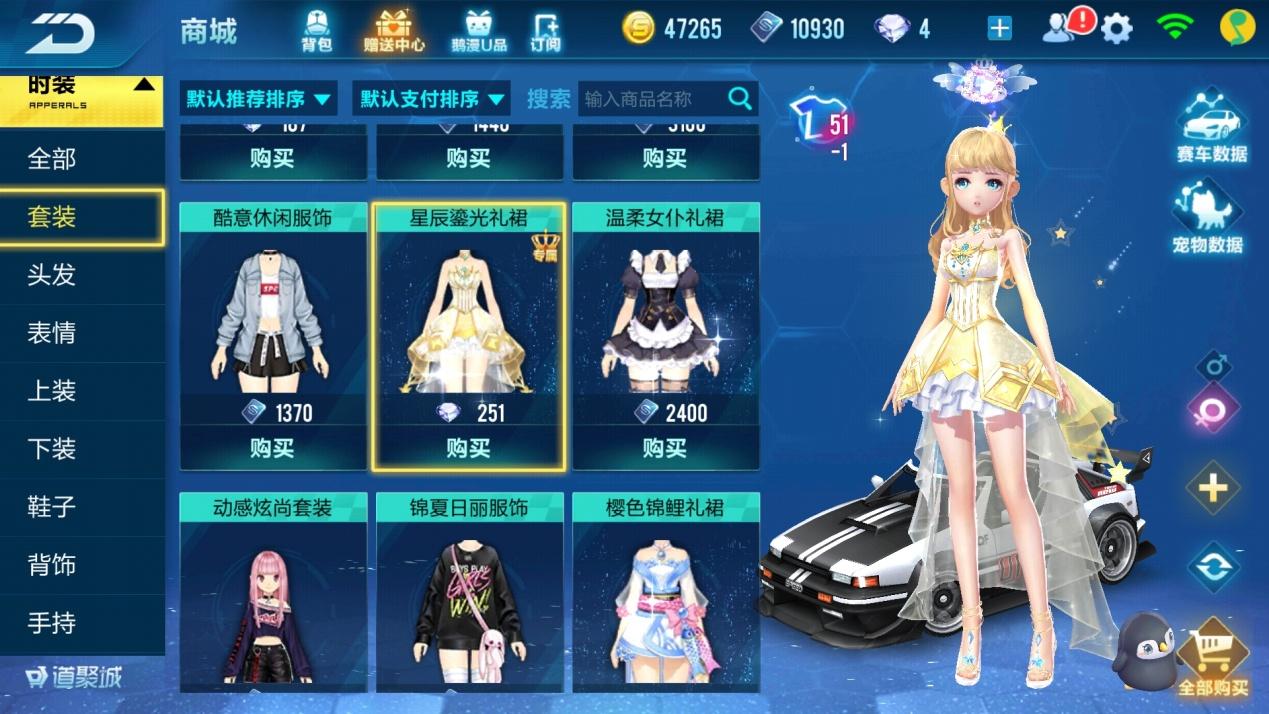Select the 背饰 back accessory category
Viewport: 1269px width, 714px height.
(52, 565)
